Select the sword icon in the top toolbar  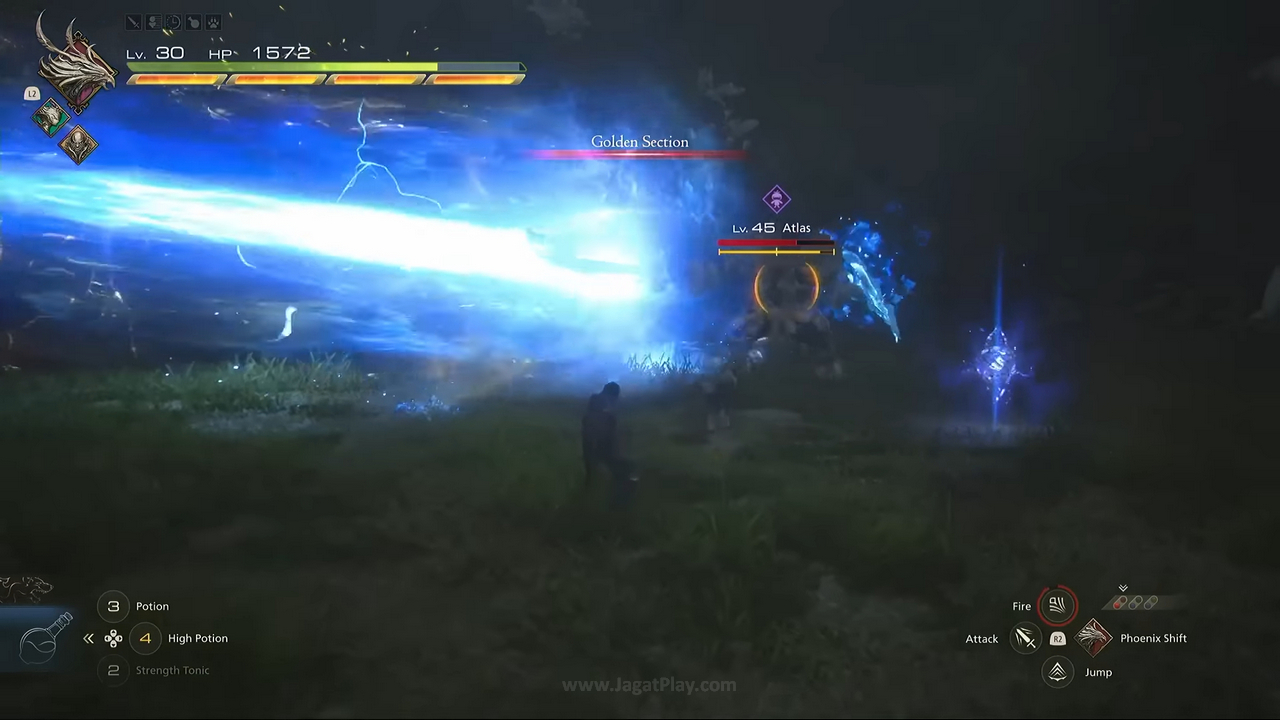pos(133,22)
